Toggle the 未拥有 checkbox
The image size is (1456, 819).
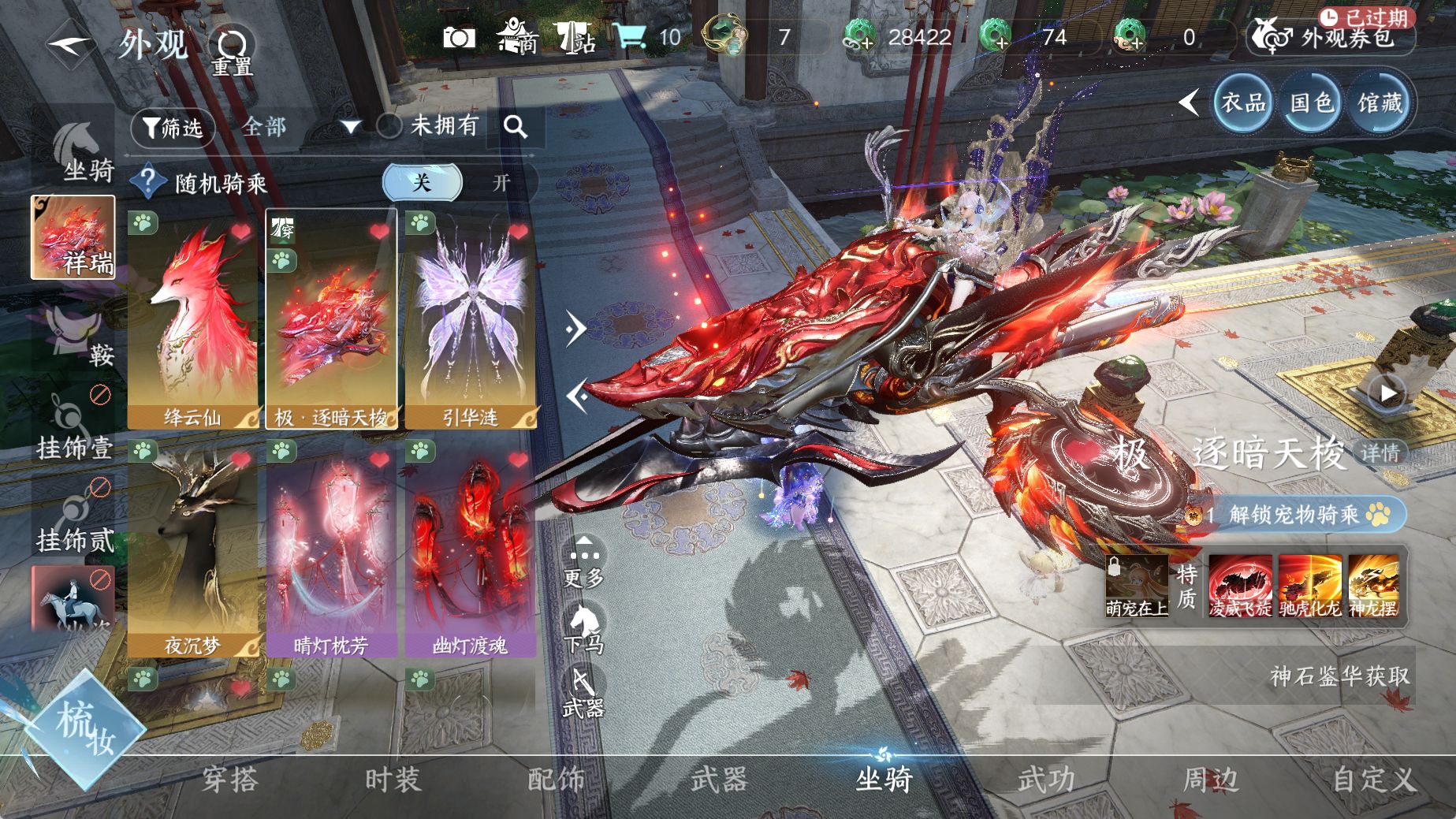click(x=389, y=126)
